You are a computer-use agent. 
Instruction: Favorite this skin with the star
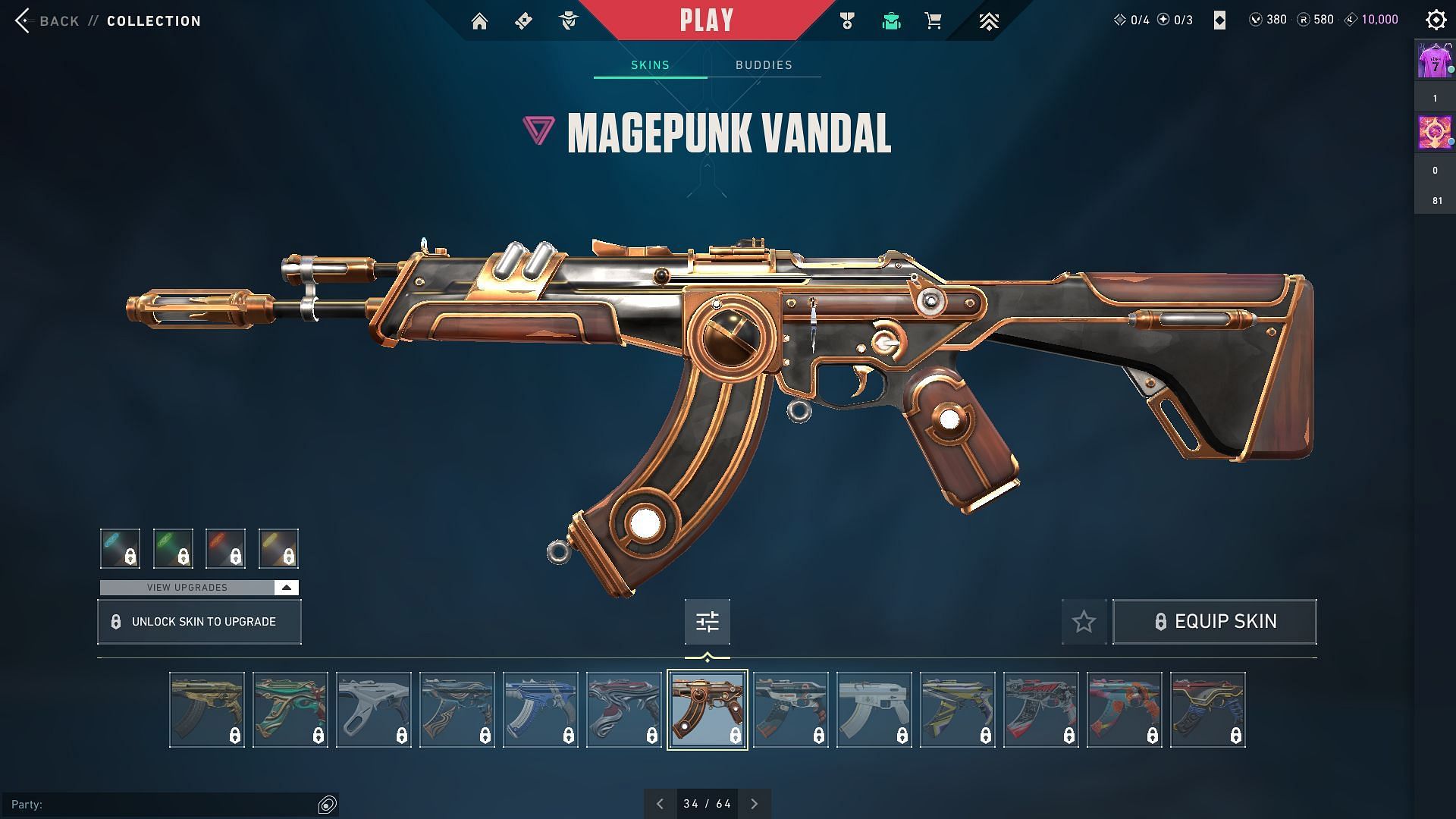pos(1084,622)
